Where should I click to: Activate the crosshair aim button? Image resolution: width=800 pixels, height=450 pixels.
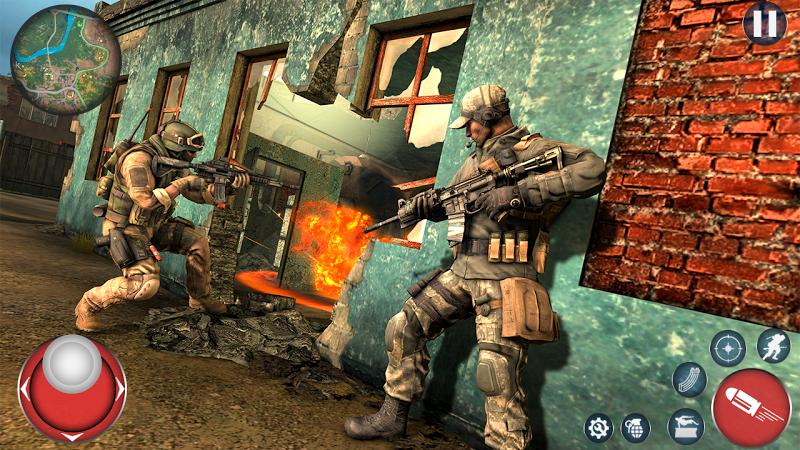pos(727,348)
